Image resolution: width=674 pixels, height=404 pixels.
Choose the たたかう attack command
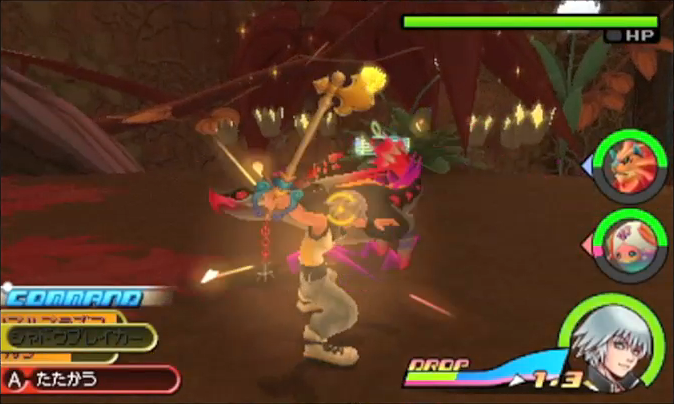[x=88, y=379]
